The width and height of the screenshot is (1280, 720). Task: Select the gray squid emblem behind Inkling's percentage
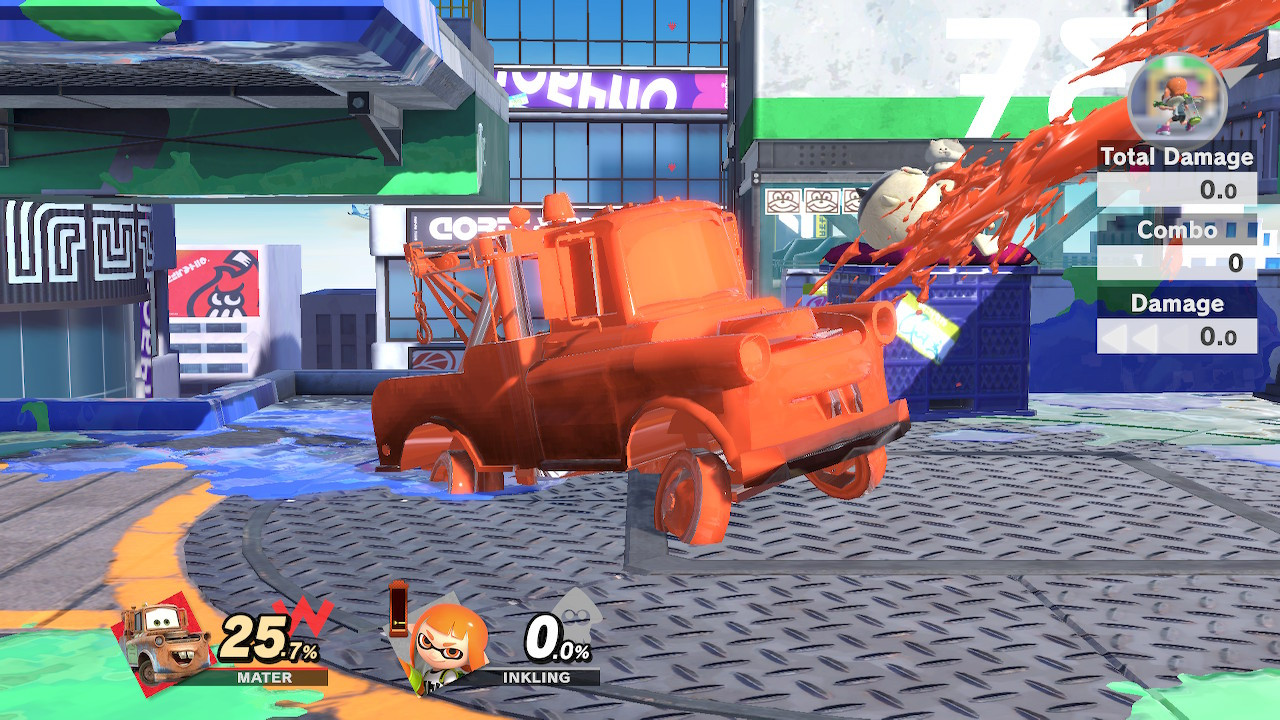point(578,610)
